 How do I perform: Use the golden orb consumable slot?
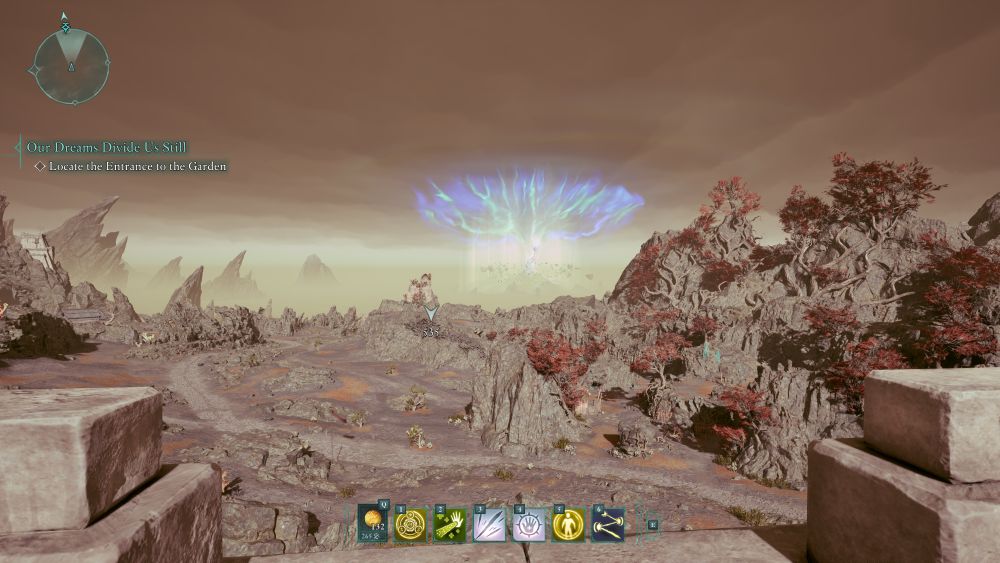point(374,523)
